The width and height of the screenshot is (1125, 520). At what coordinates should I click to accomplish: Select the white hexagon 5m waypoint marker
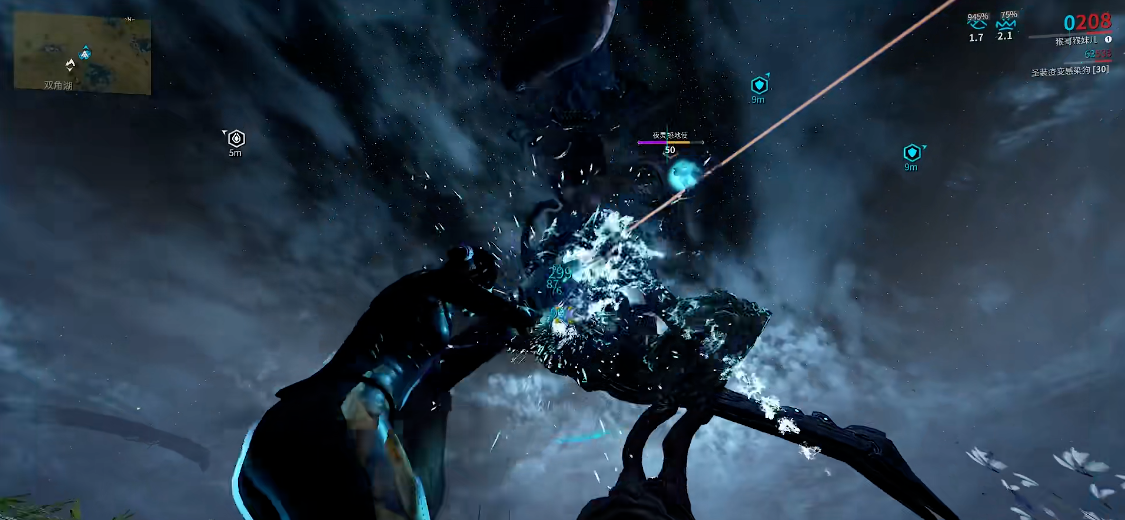point(236,139)
